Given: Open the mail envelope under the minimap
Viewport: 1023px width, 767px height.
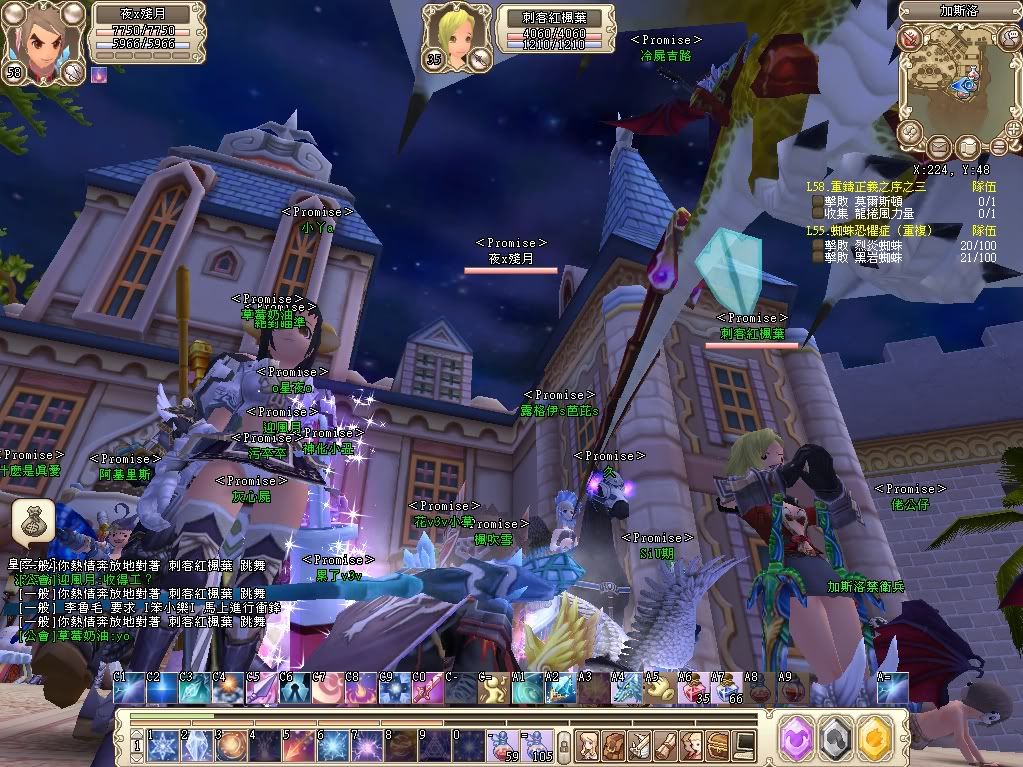Looking at the screenshot, I should pyautogui.click(x=937, y=147).
